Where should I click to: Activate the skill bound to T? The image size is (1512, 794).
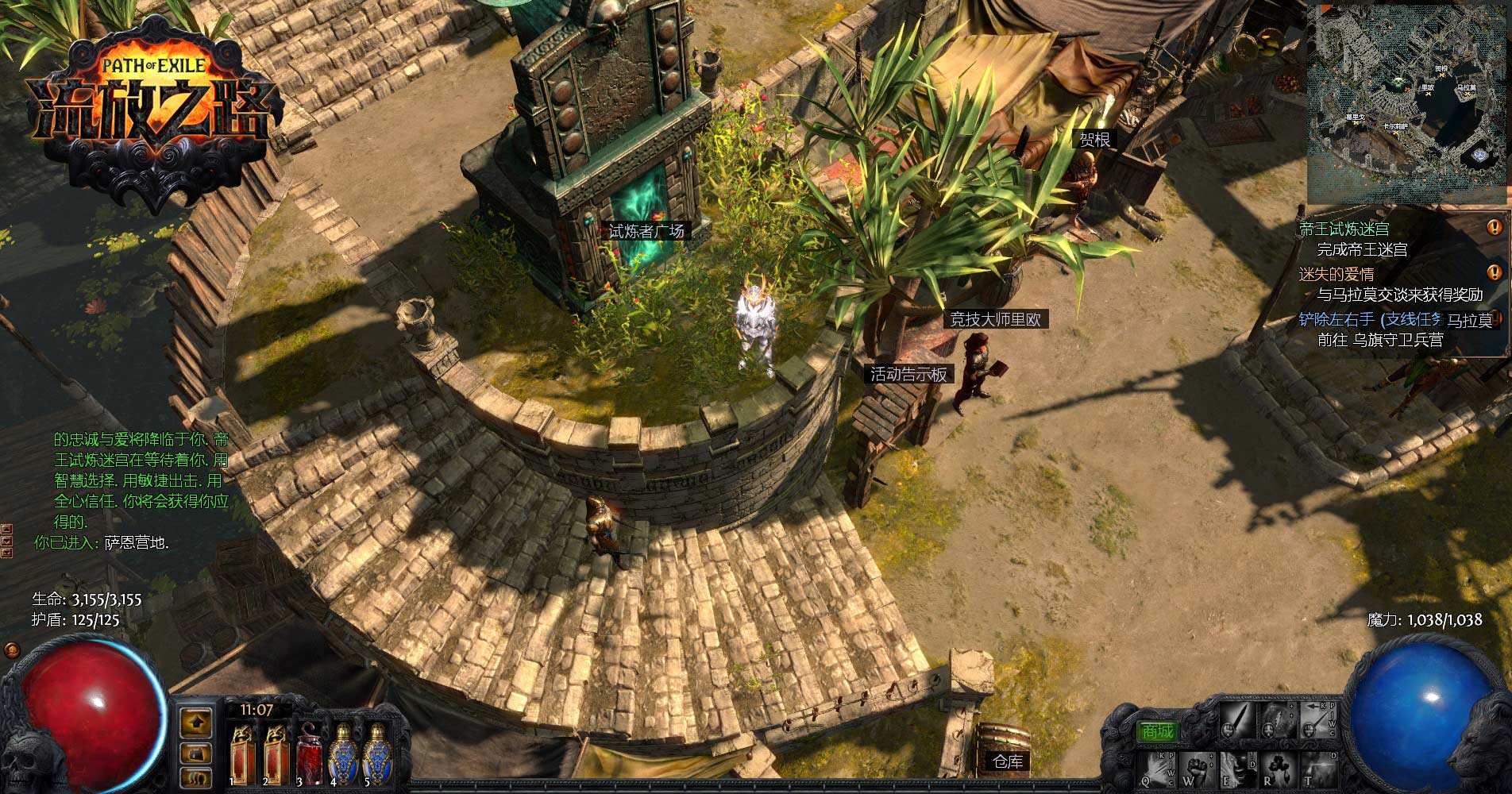pyautogui.click(x=1318, y=770)
